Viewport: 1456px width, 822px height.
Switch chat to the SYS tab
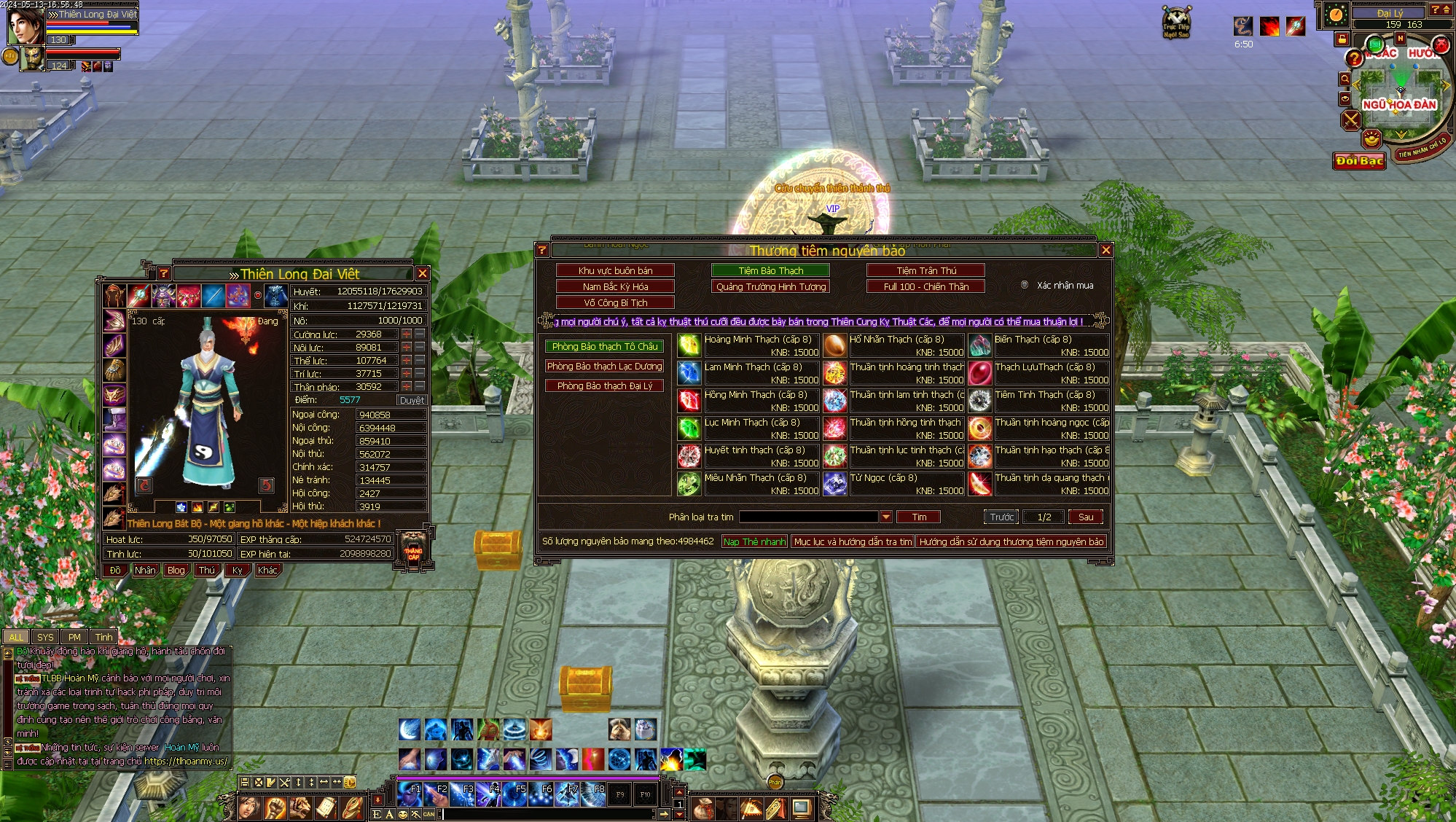click(45, 637)
